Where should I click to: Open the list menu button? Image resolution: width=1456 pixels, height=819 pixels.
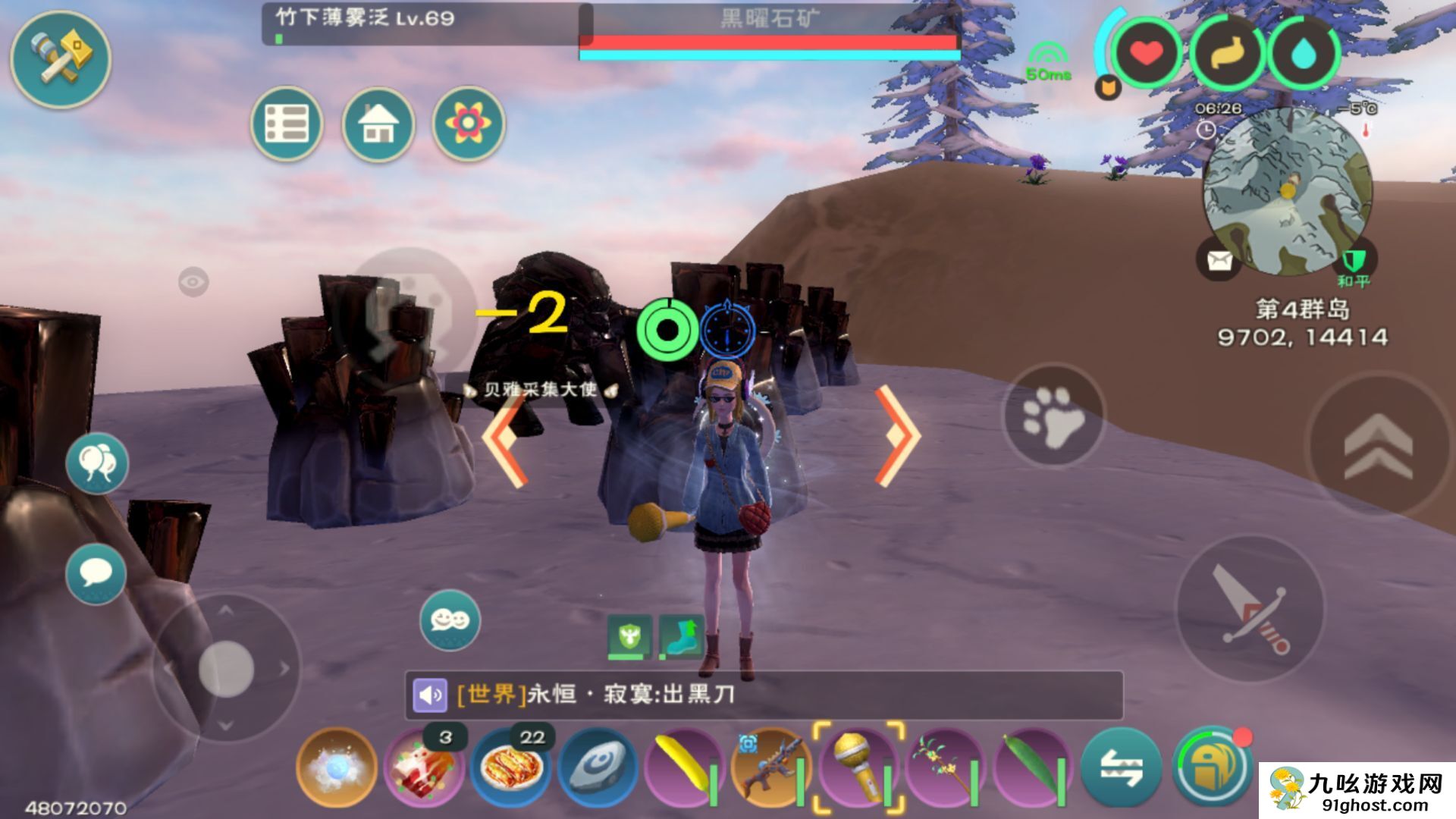tap(287, 124)
